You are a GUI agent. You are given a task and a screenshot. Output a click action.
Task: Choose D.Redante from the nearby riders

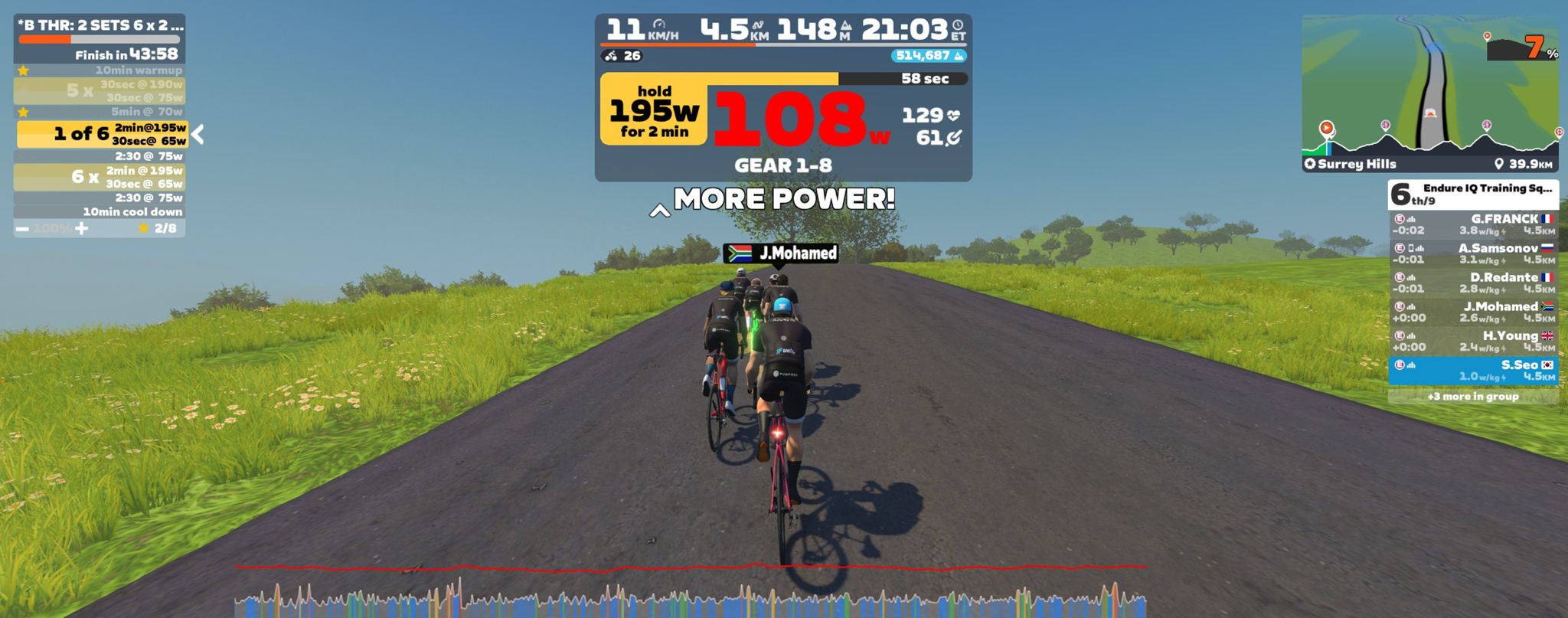[x=1473, y=283]
